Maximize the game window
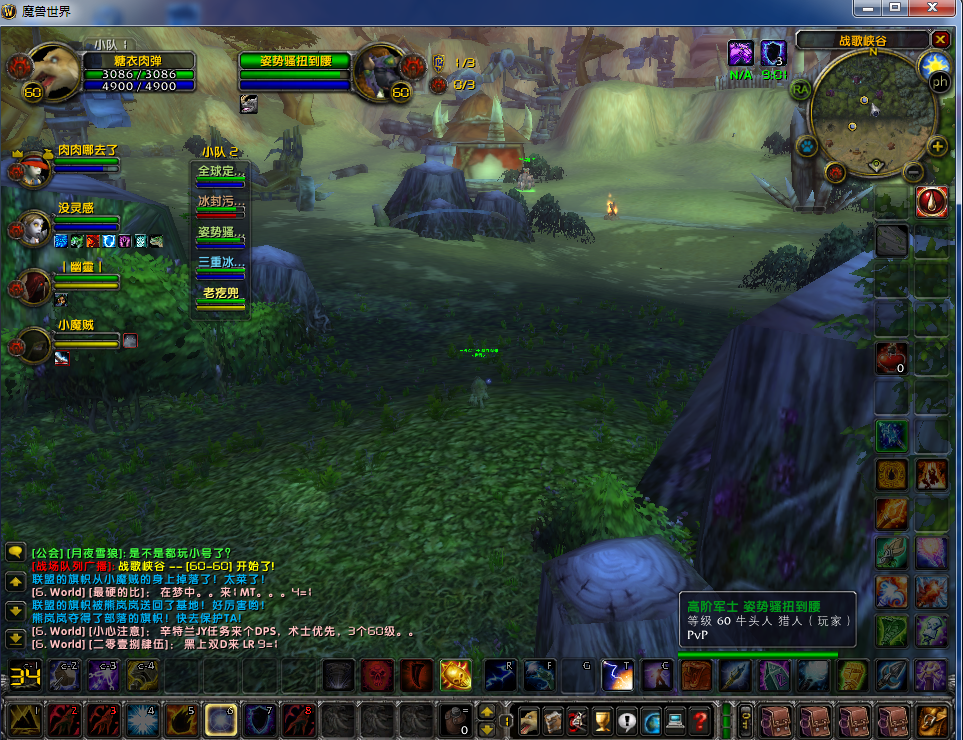The height and width of the screenshot is (740, 963). [x=894, y=8]
